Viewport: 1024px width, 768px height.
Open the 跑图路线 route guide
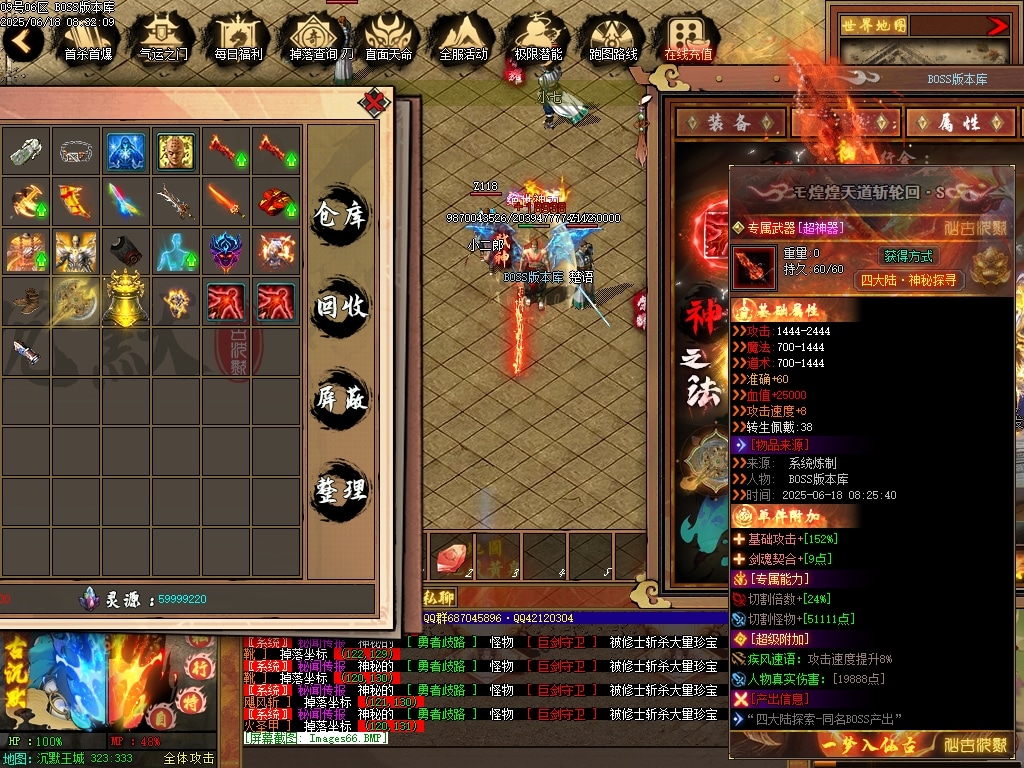pos(613,40)
